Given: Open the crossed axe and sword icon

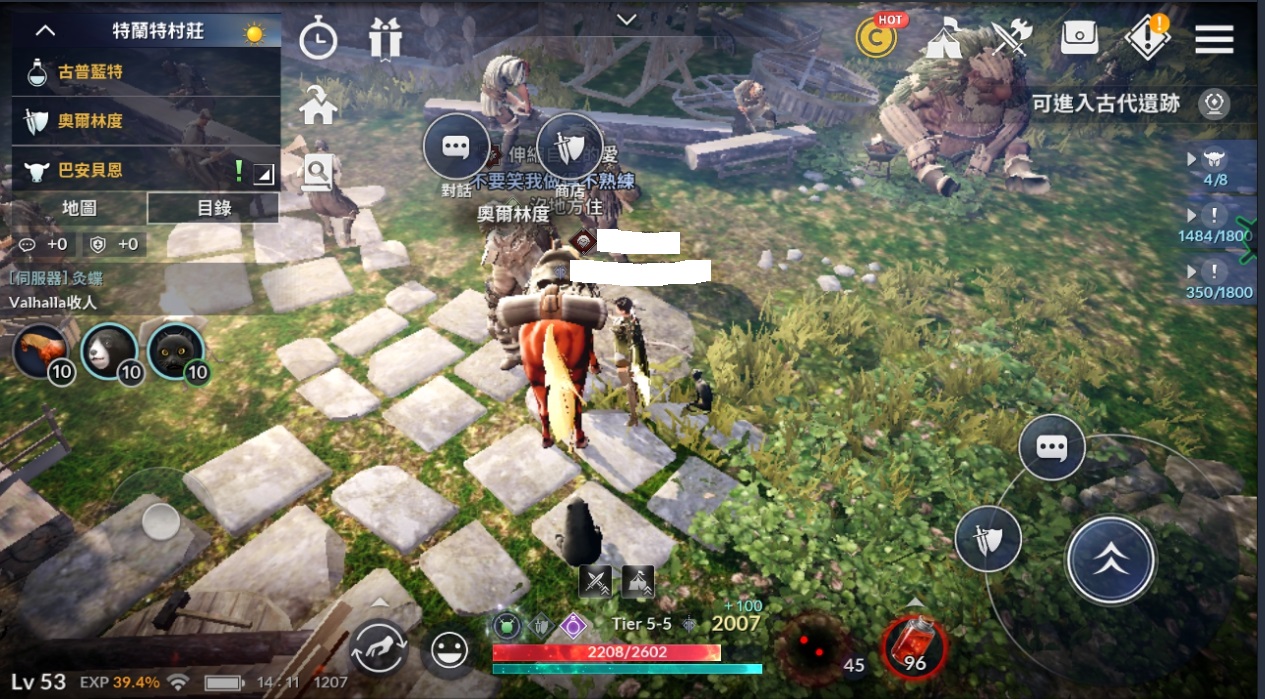Looking at the screenshot, I should [x=1010, y=39].
